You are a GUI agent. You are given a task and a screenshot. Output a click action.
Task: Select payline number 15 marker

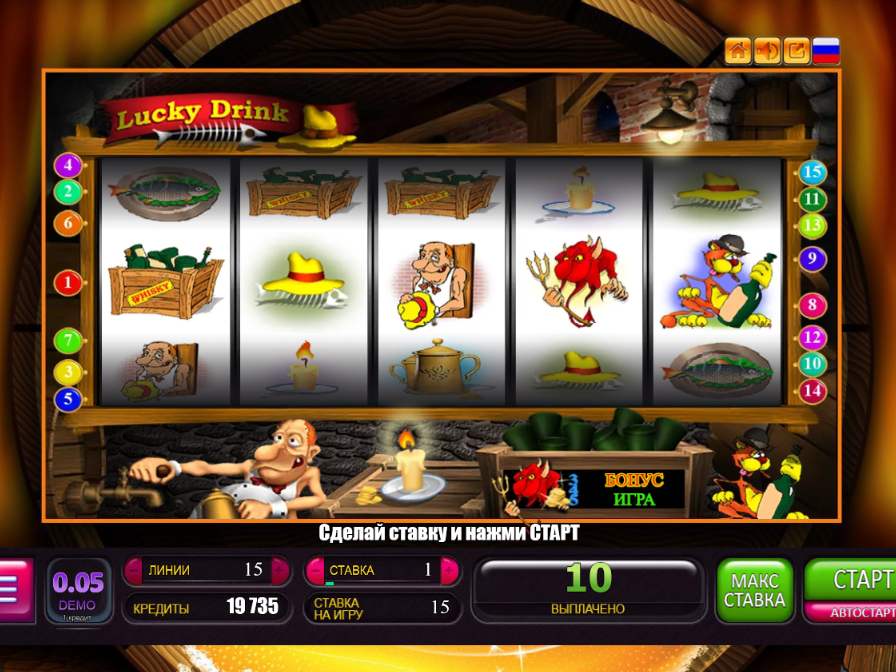tap(812, 173)
